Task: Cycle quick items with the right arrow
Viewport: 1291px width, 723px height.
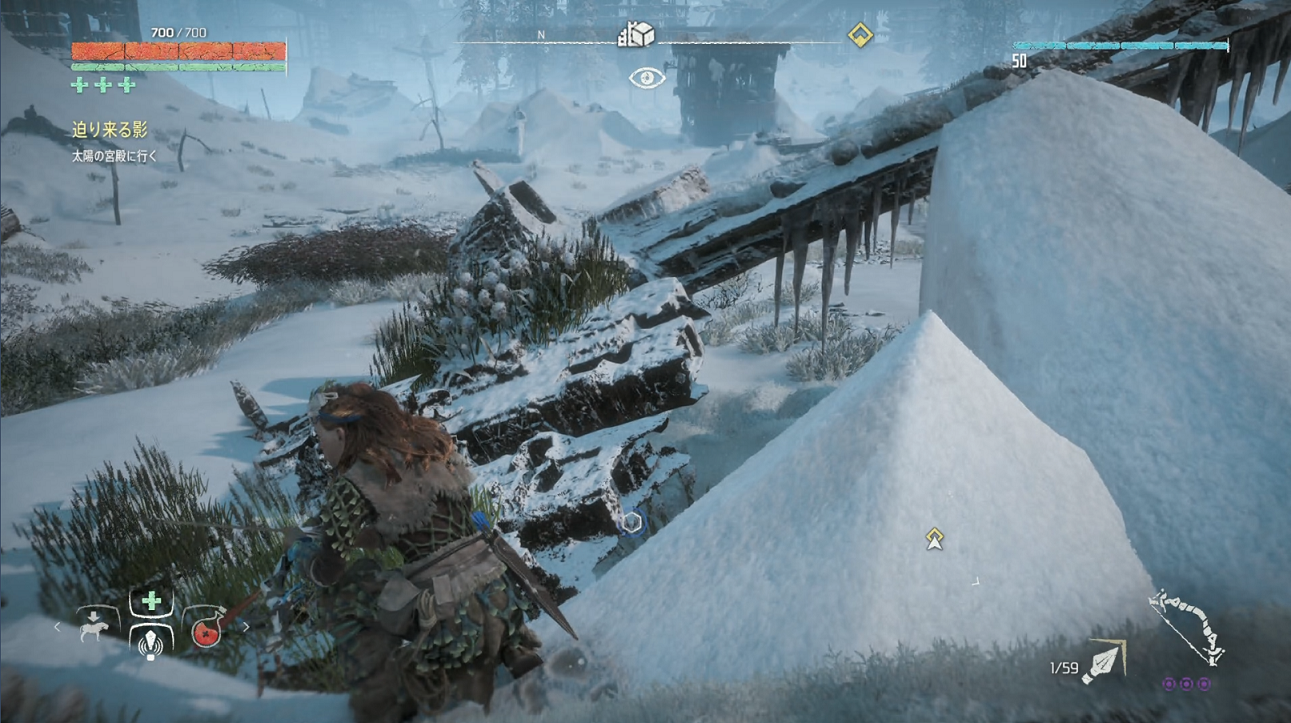Action: [246, 627]
